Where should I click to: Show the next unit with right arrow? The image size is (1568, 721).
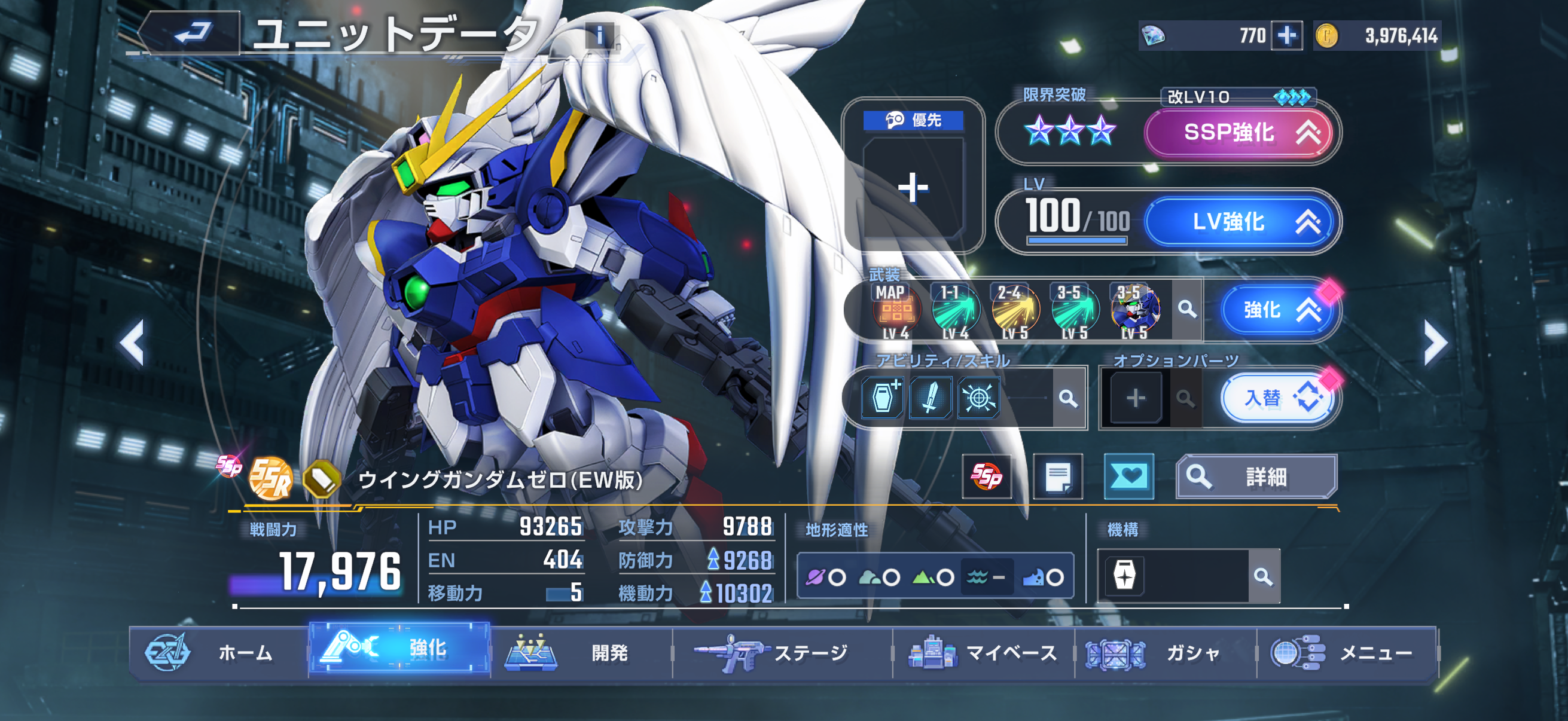[1435, 343]
